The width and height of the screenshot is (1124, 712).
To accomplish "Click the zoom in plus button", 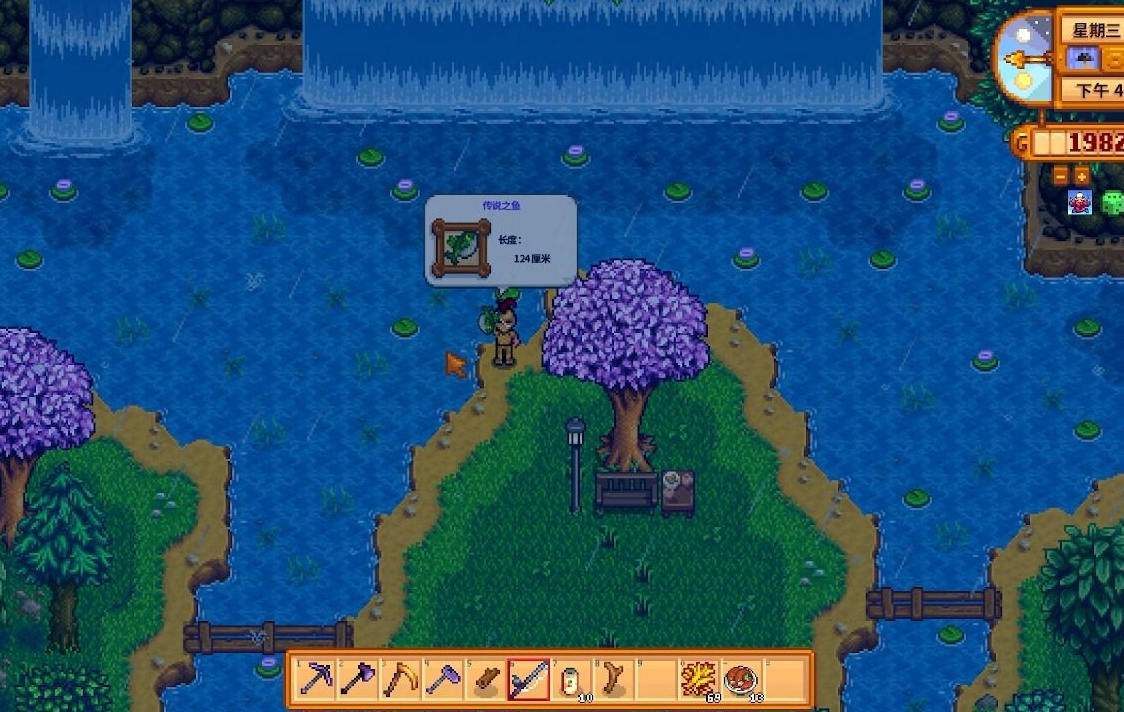I will 1081,177.
